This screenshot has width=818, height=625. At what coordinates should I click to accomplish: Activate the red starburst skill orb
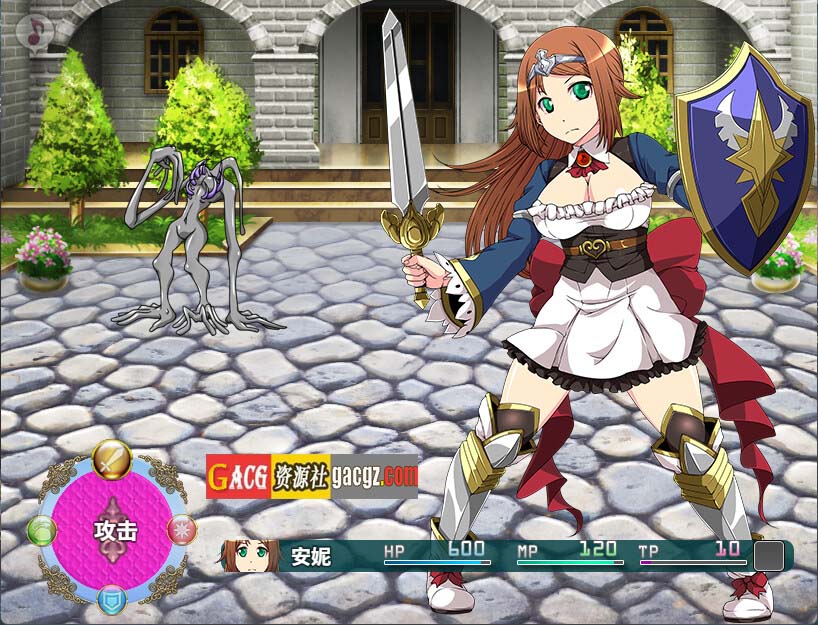pyautogui.click(x=182, y=530)
